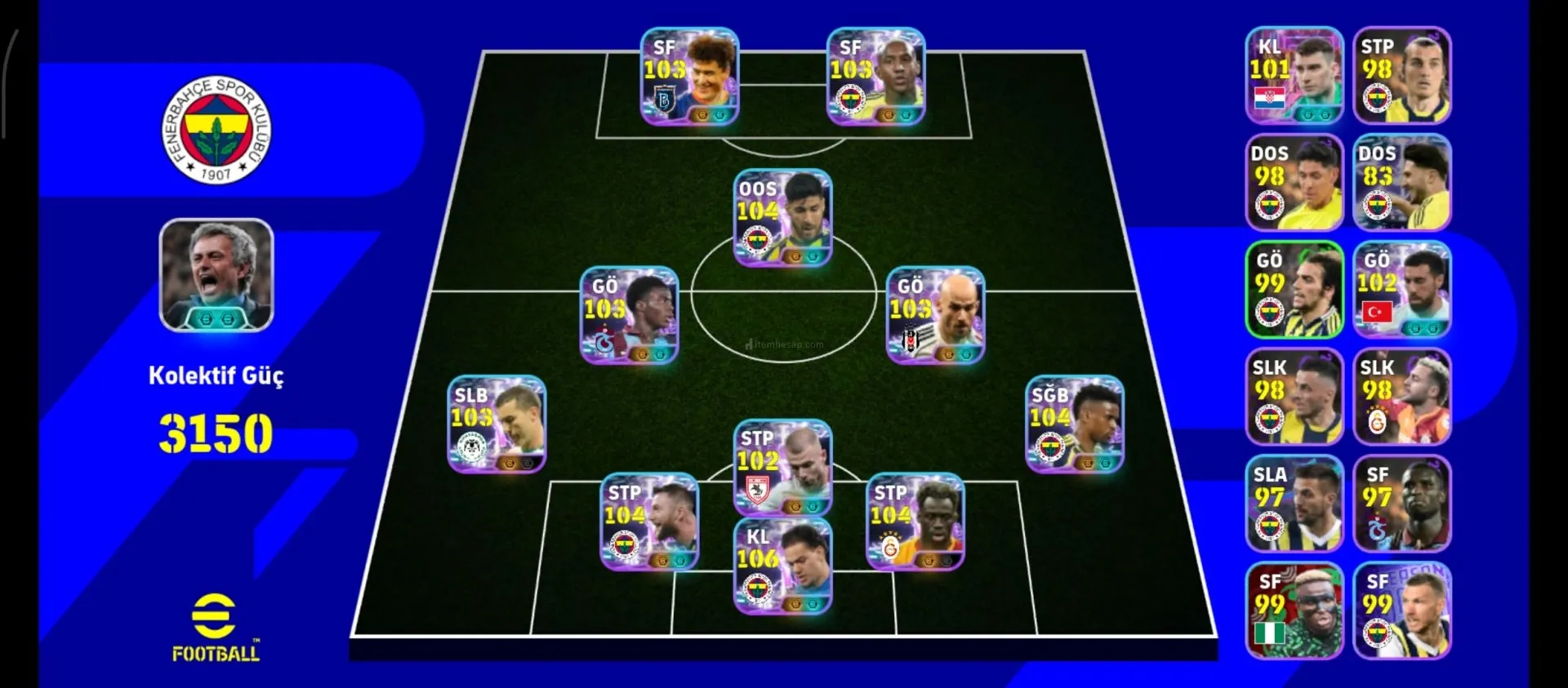Choose the green-bordered GÖ 99 substitute card
Image resolution: width=1568 pixels, height=688 pixels.
(1294, 290)
